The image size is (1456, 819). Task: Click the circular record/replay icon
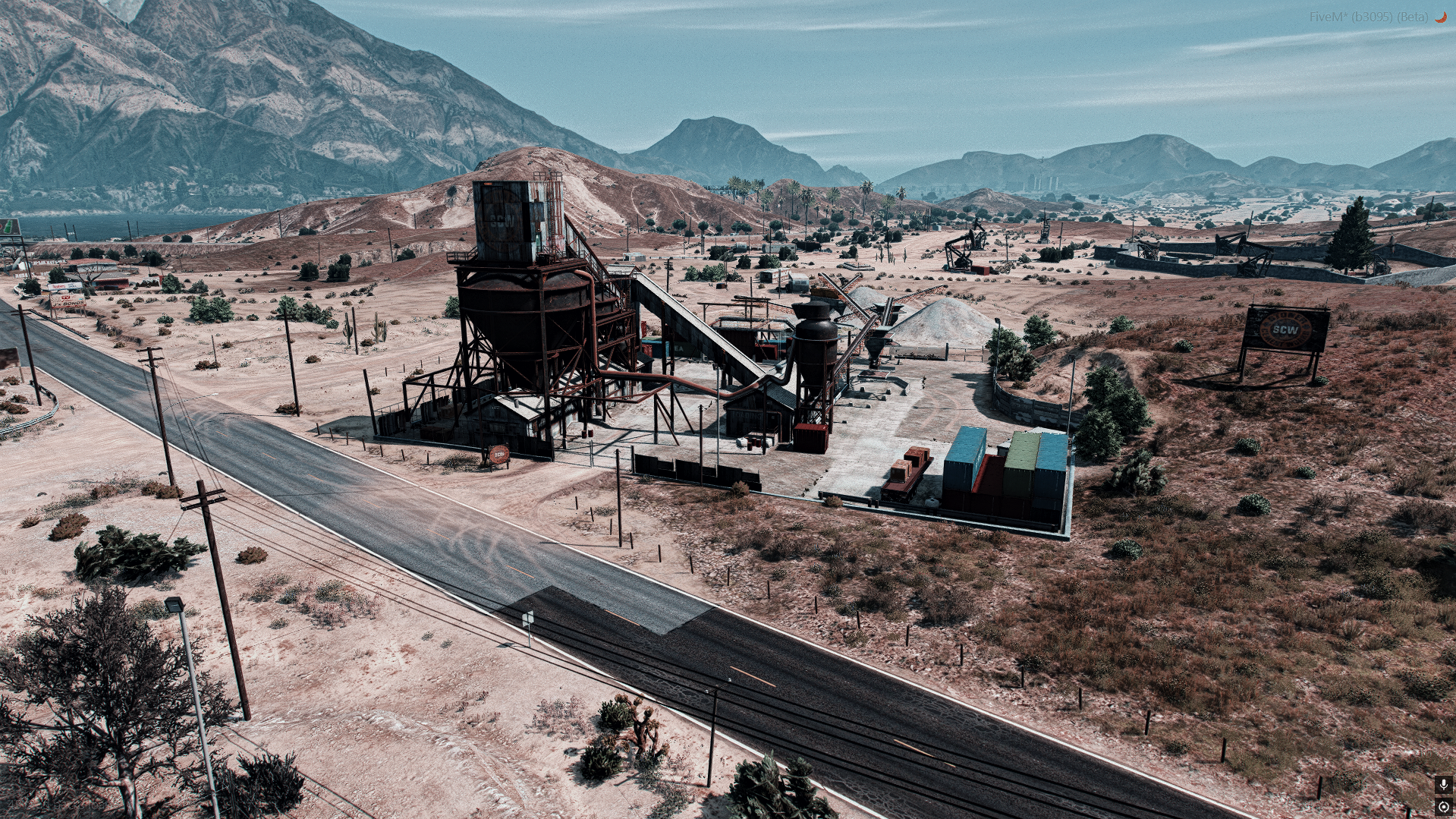coord(1443,807)
